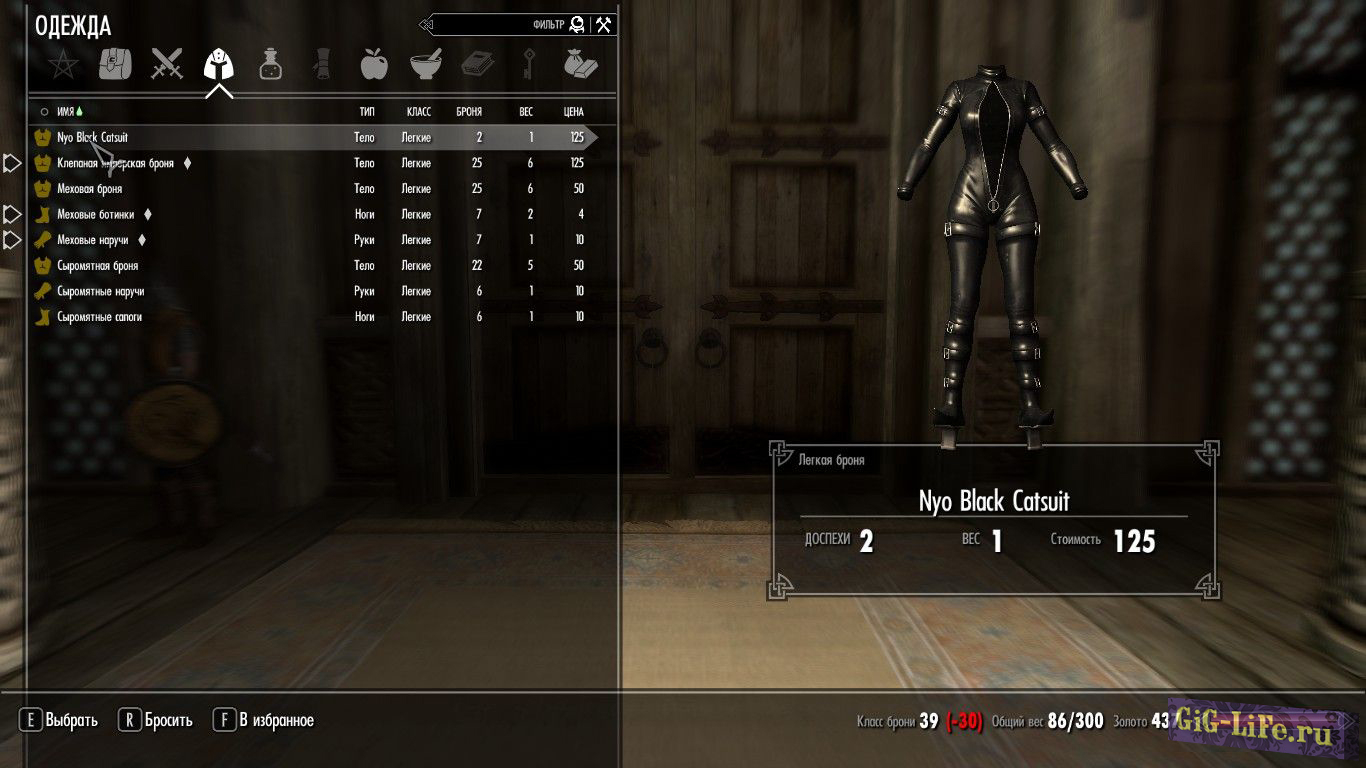
Task: Select the Nyo Black Catsuit row
Action: tap(93, 137)
